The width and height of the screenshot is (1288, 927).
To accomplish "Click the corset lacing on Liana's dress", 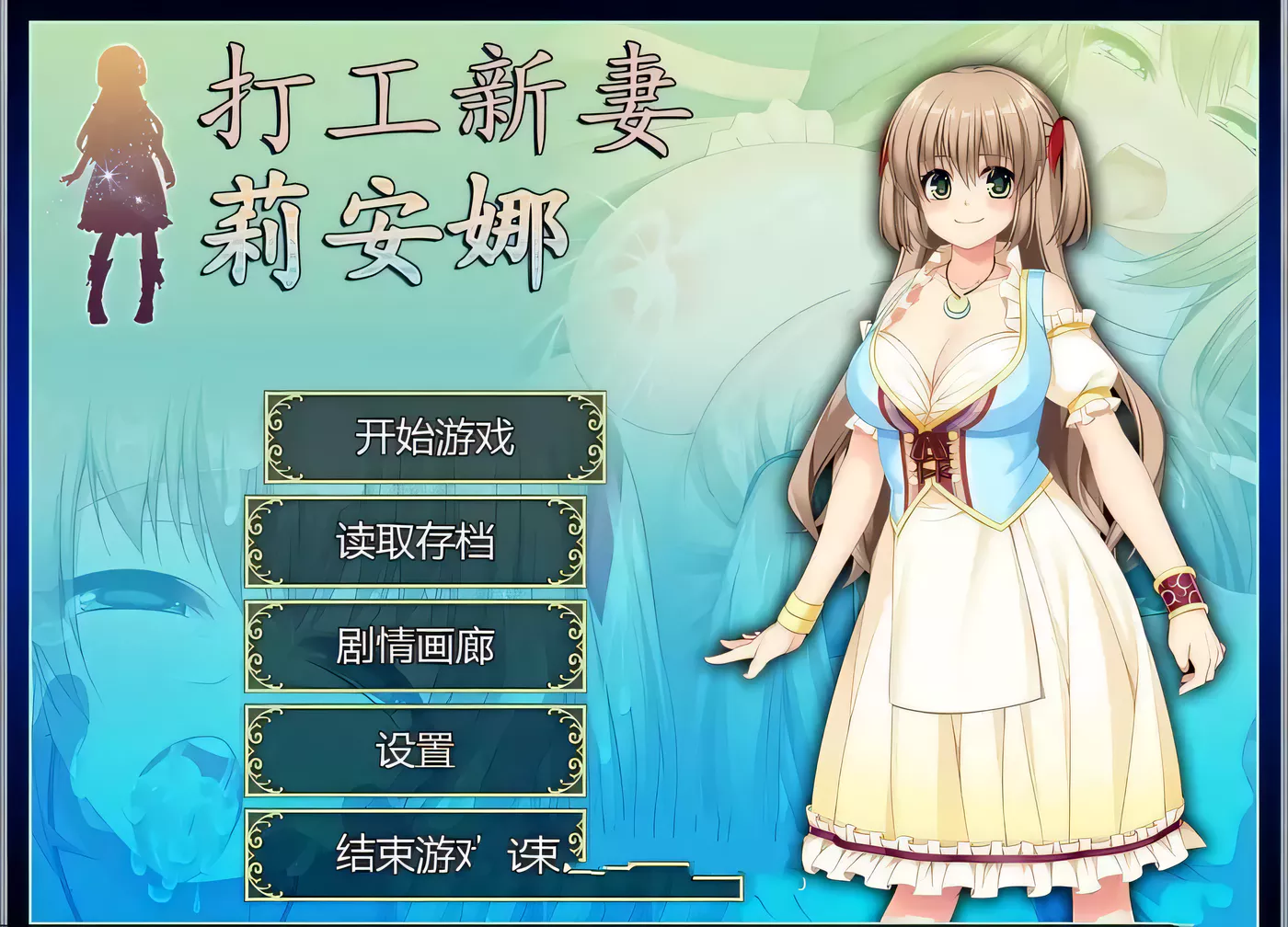I will (x=933, y=455).
